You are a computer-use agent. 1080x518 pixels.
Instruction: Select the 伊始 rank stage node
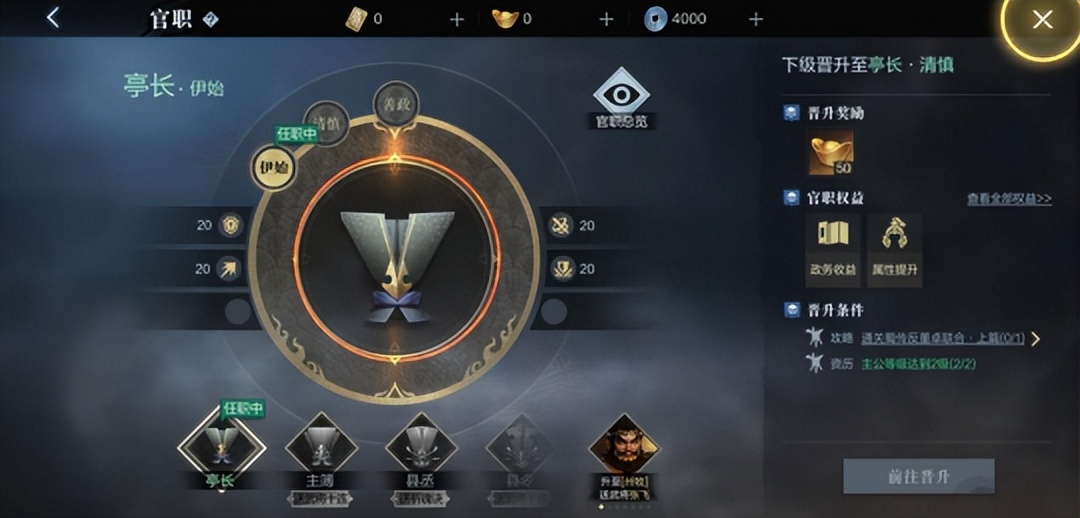click(x=273, y=167)
